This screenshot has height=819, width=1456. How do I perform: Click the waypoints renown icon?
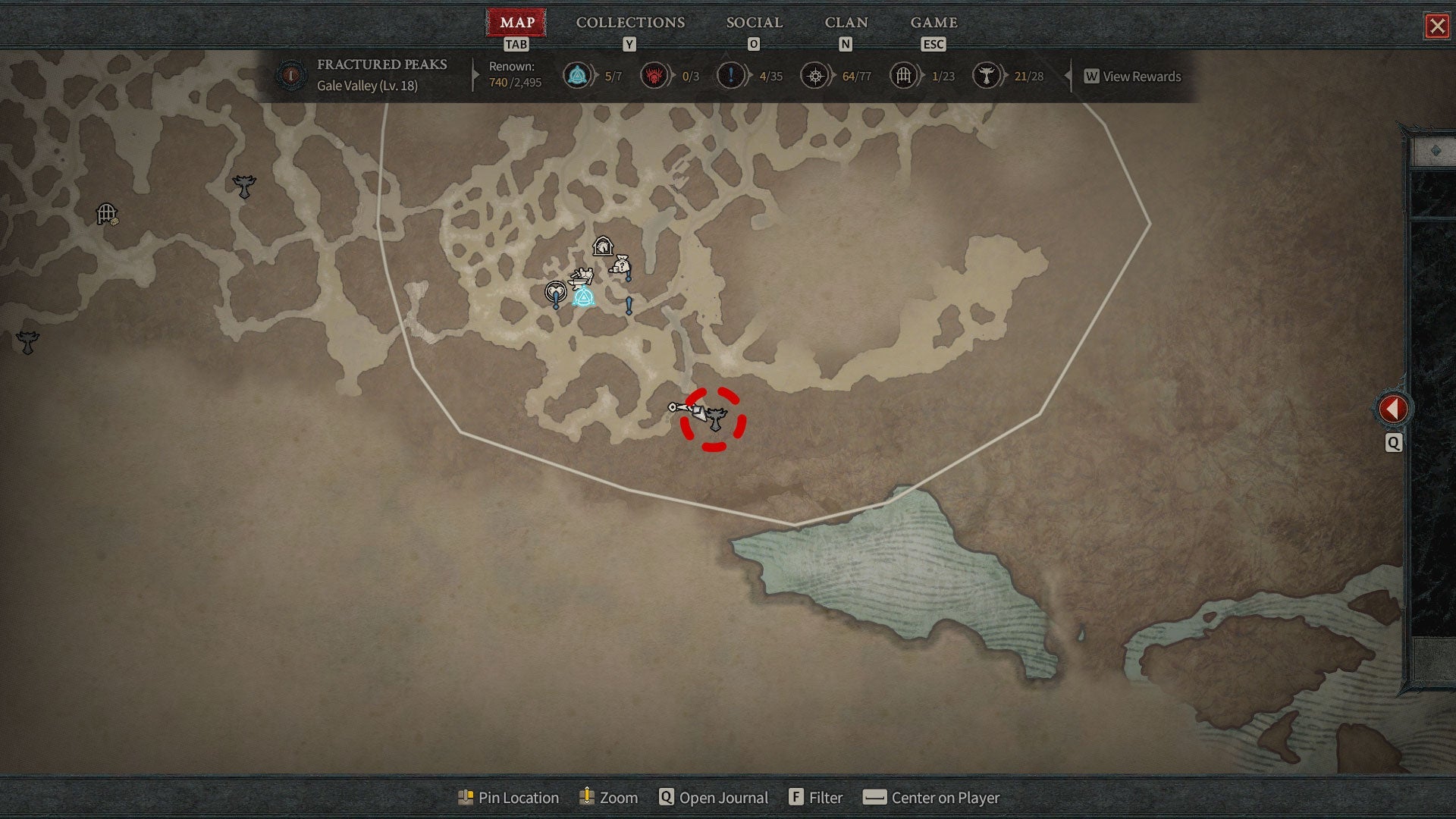coord(578,76)
